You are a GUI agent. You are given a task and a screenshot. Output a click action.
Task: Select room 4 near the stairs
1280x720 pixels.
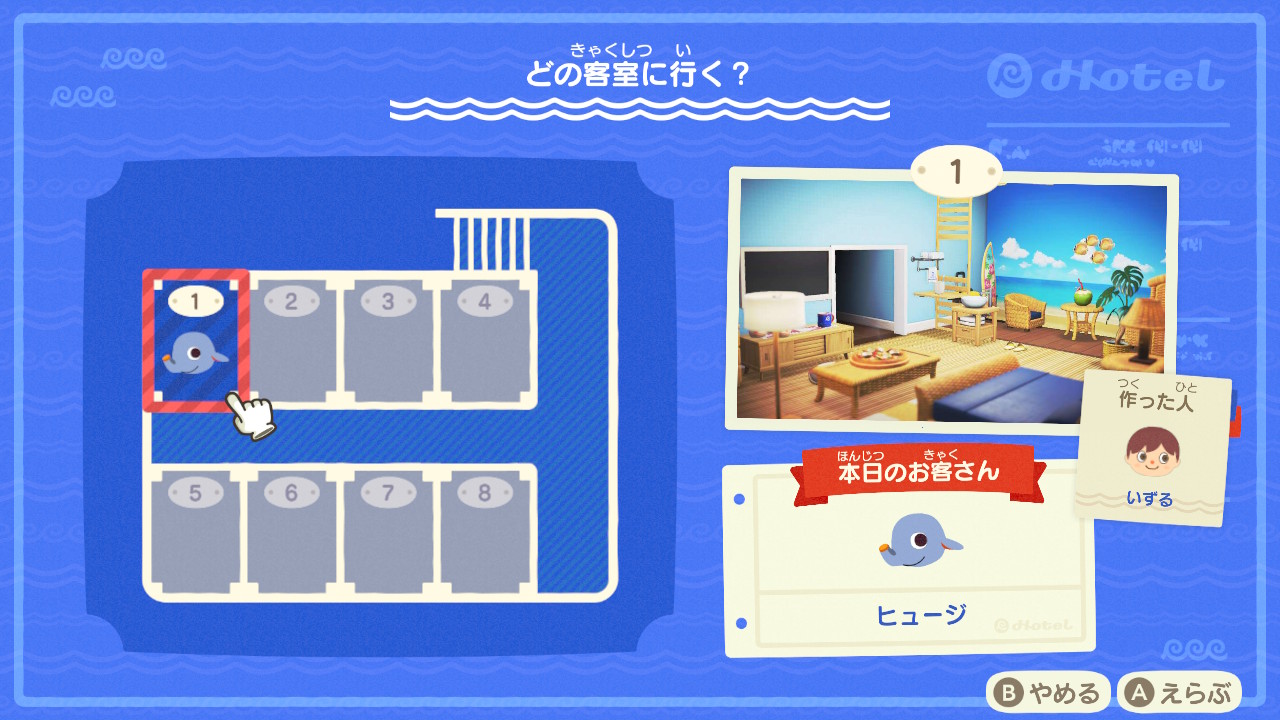tap(485, 342)
